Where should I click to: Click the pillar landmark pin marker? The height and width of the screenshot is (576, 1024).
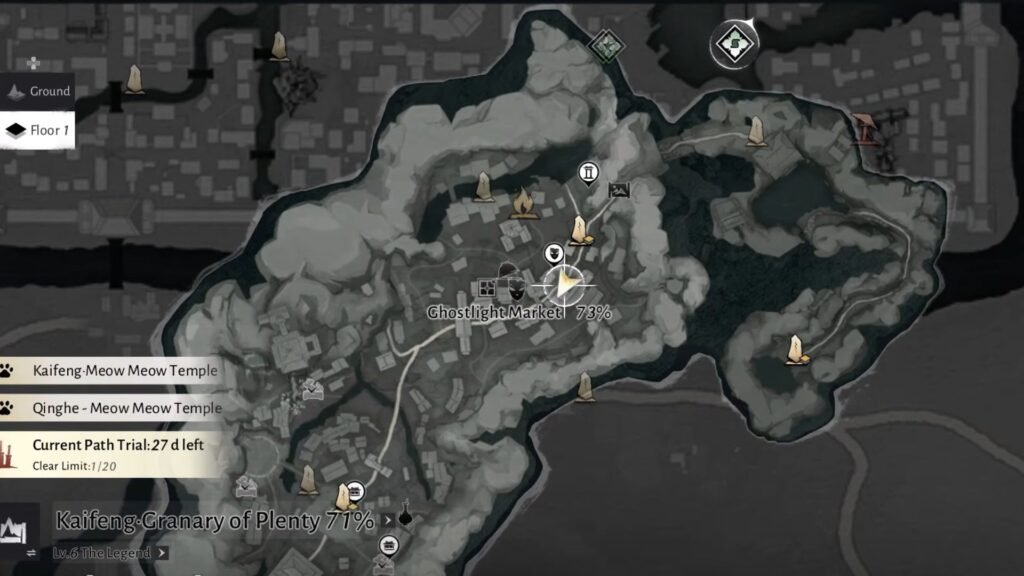[589, 174]
